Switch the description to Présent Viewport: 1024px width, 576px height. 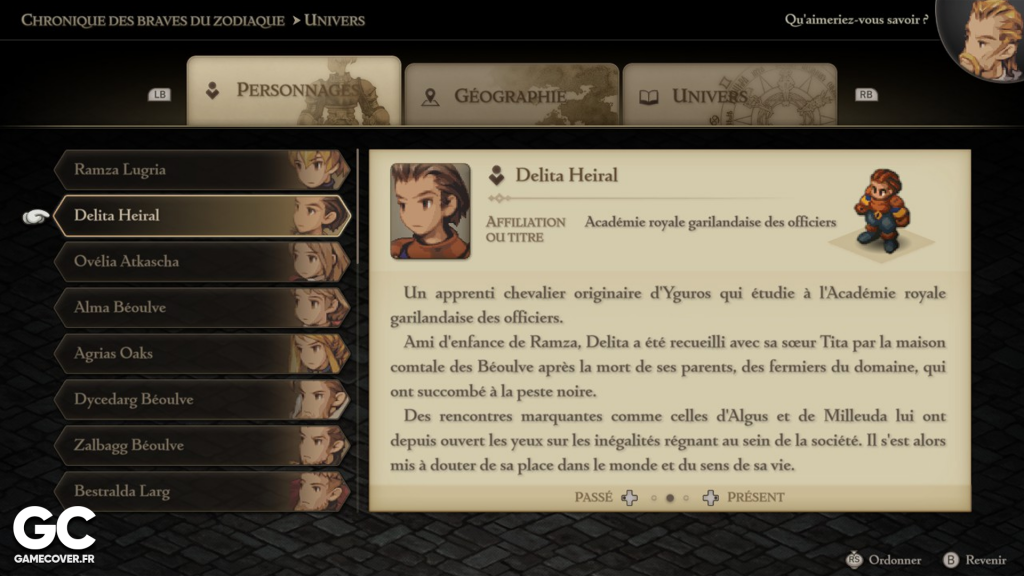pos(755,497)
